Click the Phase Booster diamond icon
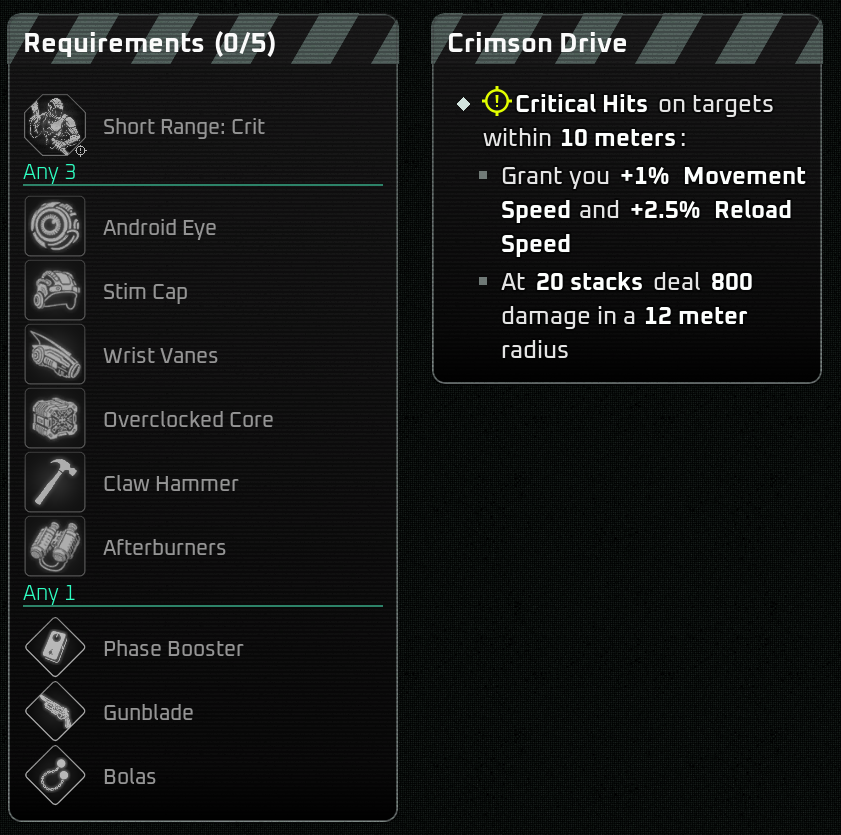 click(x=54, y=648)
